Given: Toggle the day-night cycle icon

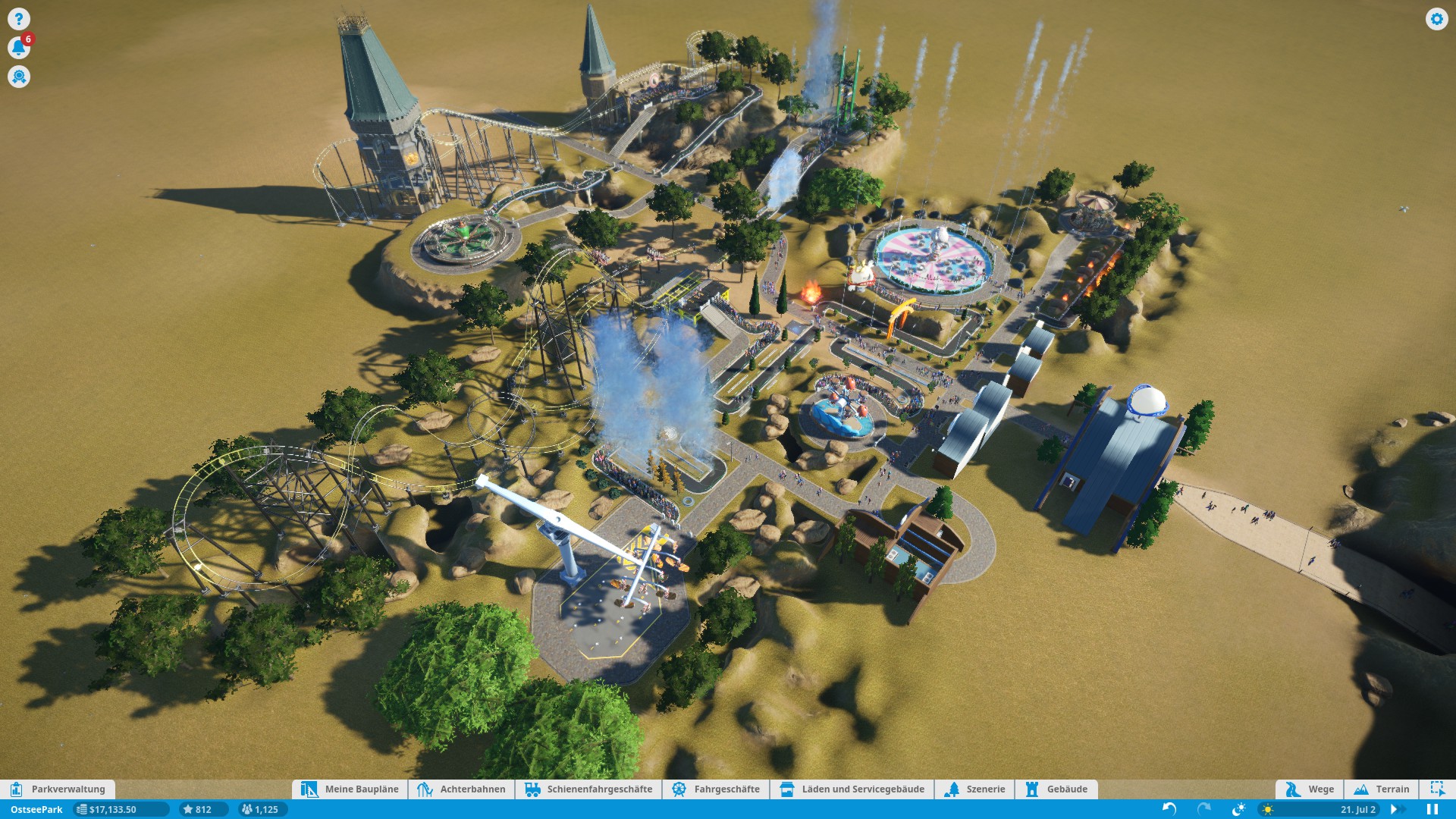Looking at the screenshot, I should pyautogui.click(x=1238, y=809).
